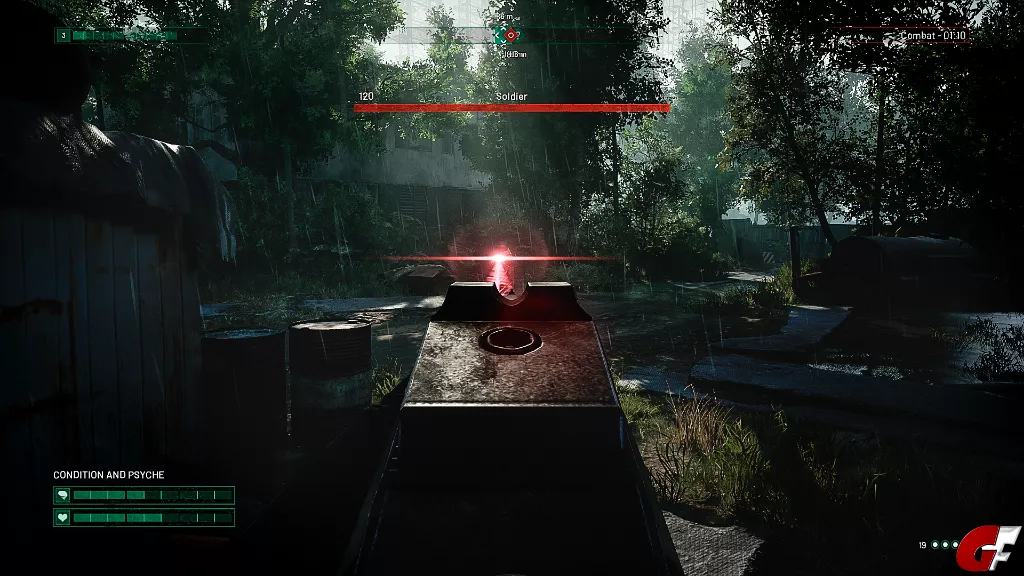Click the heart condition icon
This screenshot has height=576, width=1024.
[63, 517]
